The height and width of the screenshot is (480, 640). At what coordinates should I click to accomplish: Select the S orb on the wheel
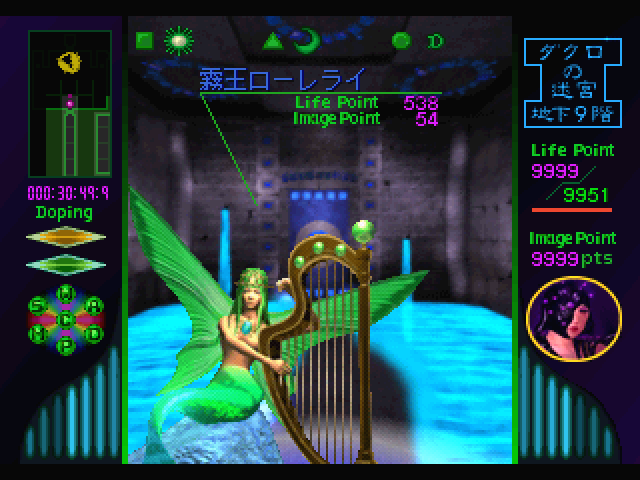tap(38, 306)
